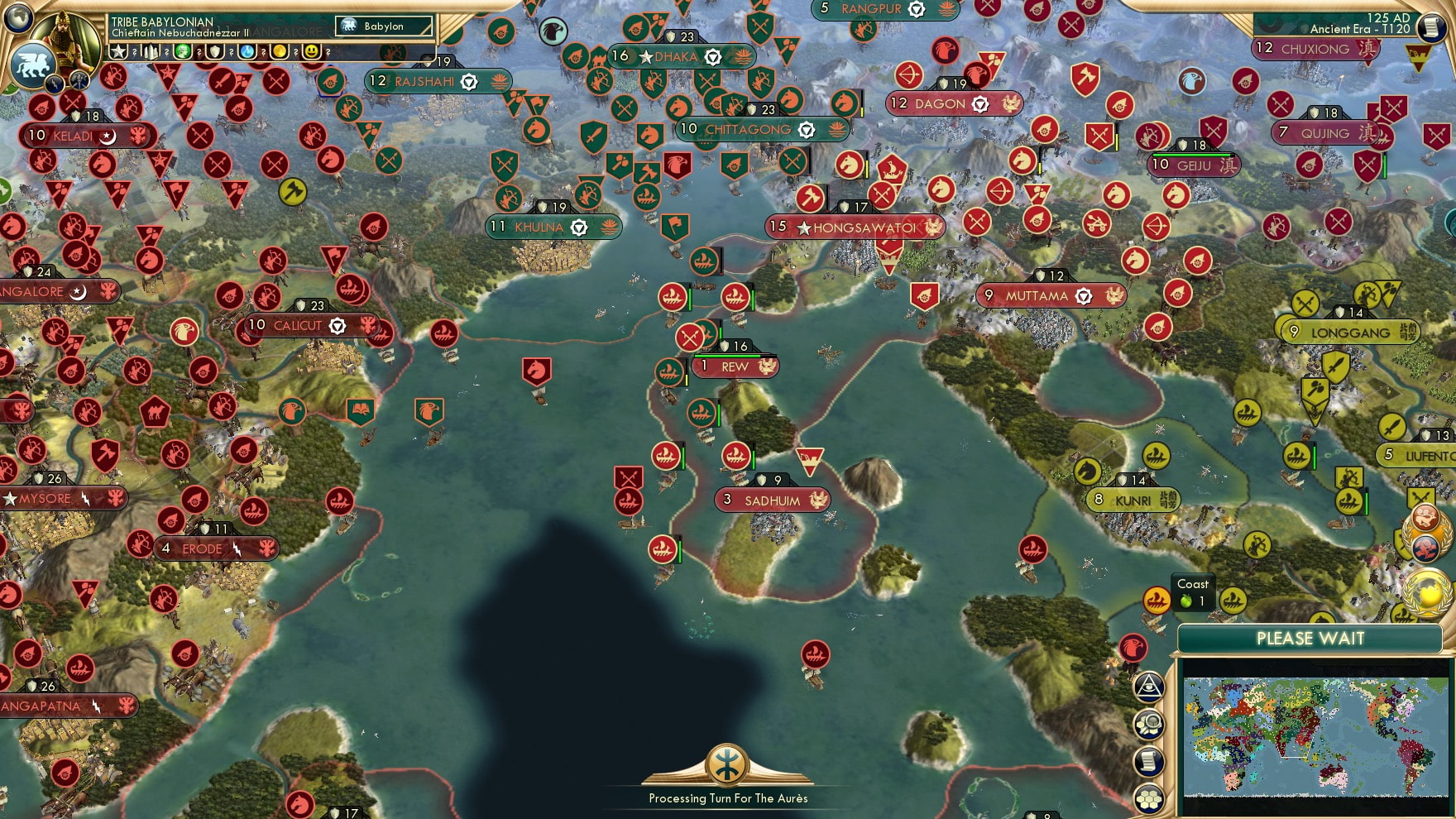Click the Hongsawatoi city banner

click(854, 225)
